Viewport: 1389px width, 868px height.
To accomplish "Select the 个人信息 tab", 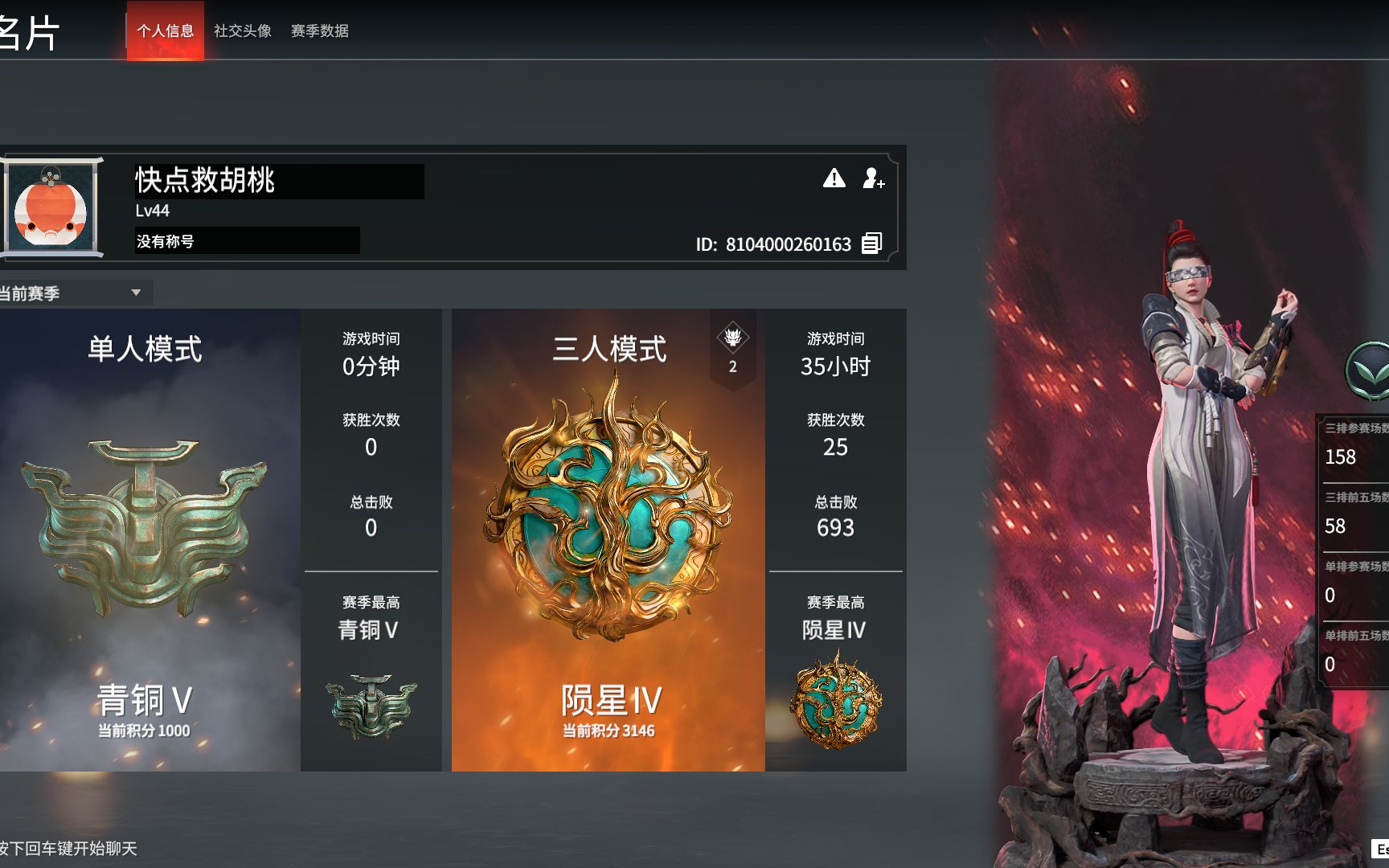I will (165, 32).
